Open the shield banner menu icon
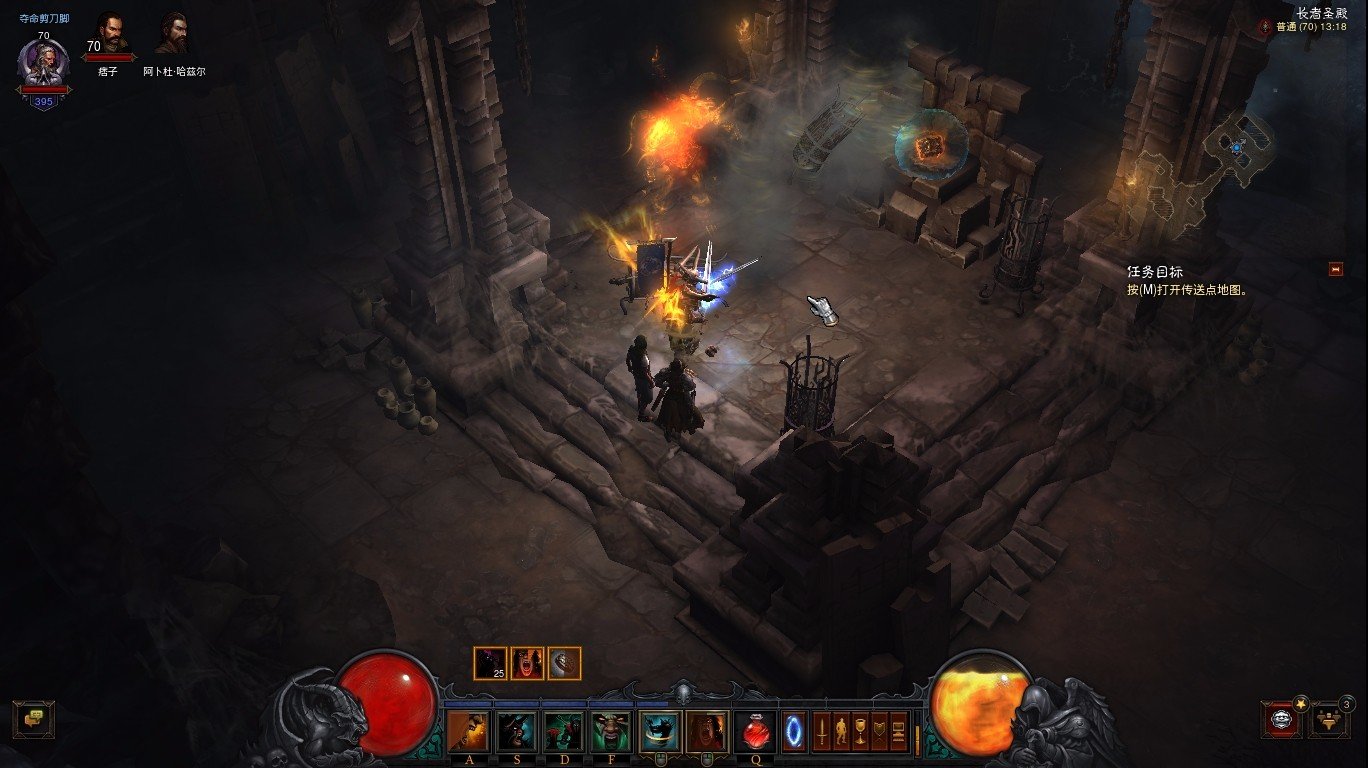 click(880, 732)
